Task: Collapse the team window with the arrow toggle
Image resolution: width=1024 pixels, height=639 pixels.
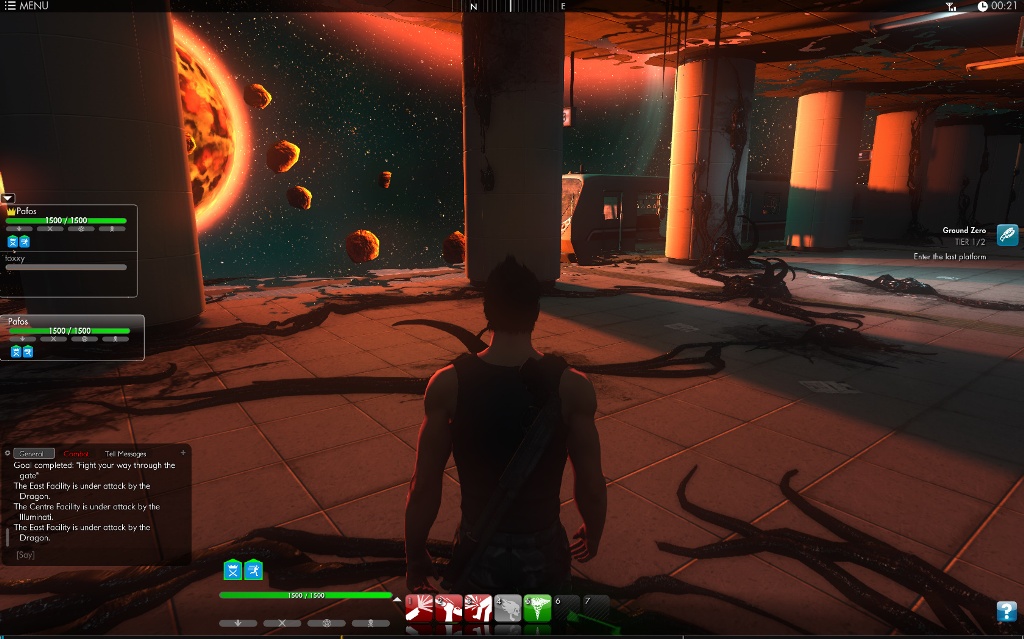Action: coord(7,198)
